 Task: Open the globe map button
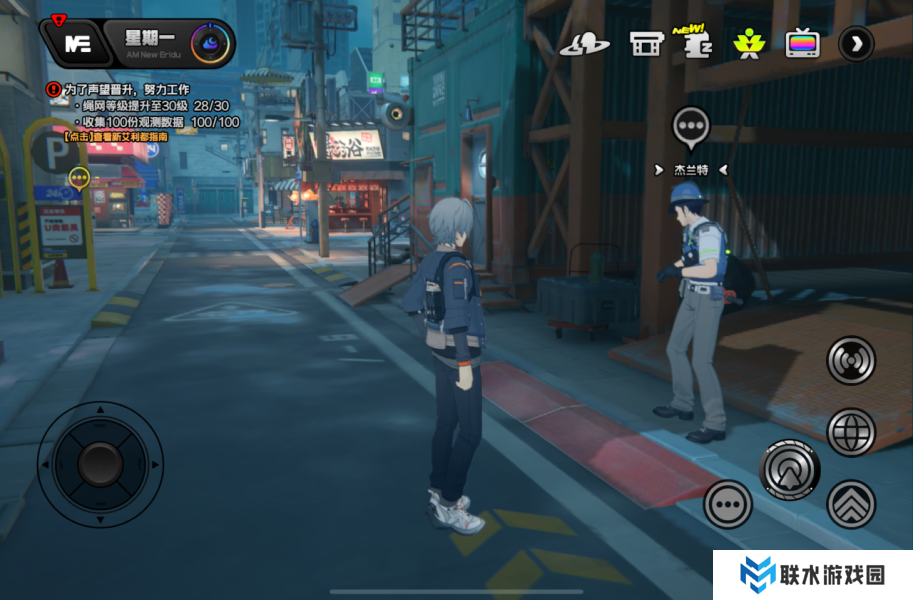(x=851, y=432)
